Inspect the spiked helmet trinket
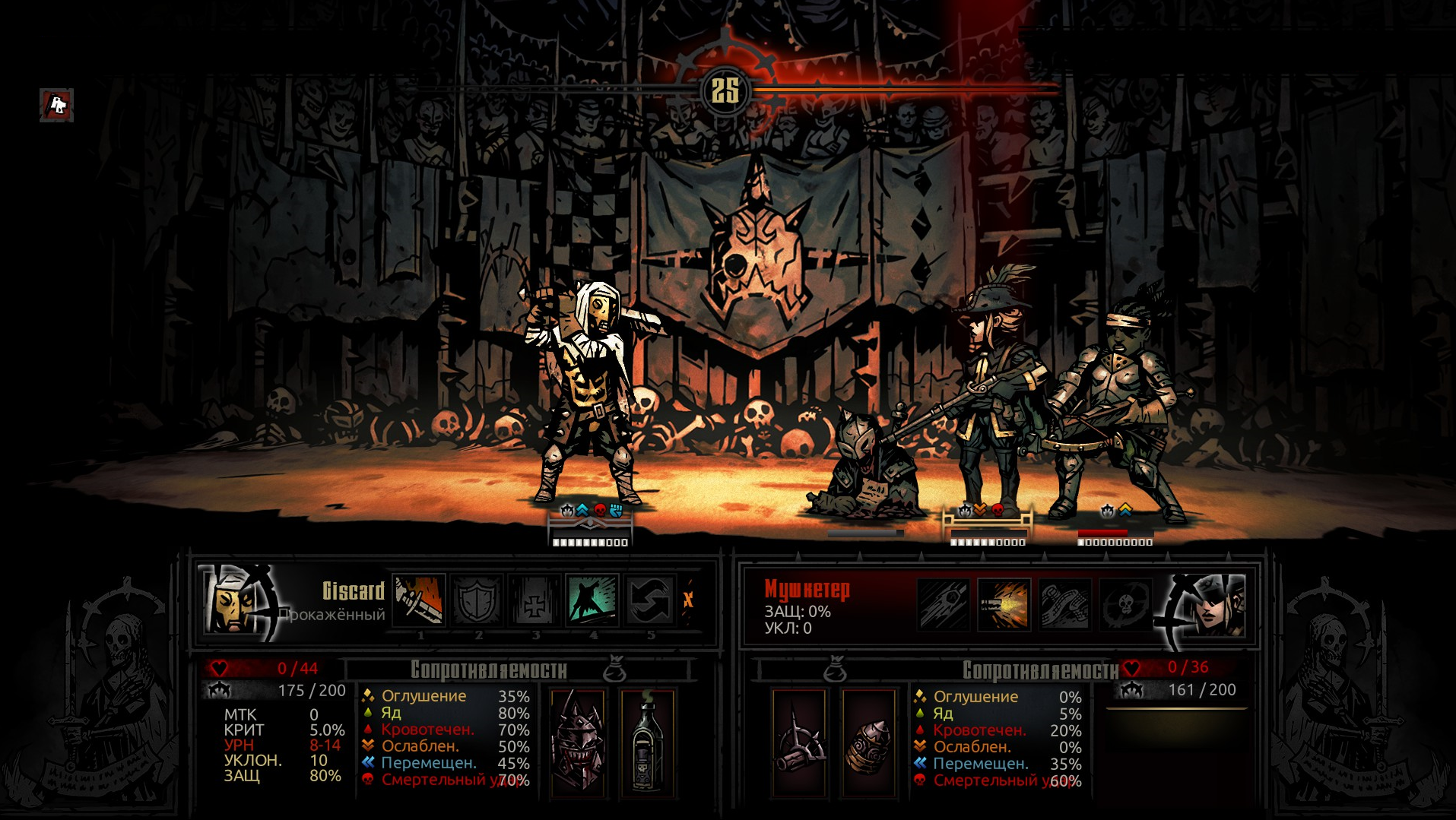 578,742
